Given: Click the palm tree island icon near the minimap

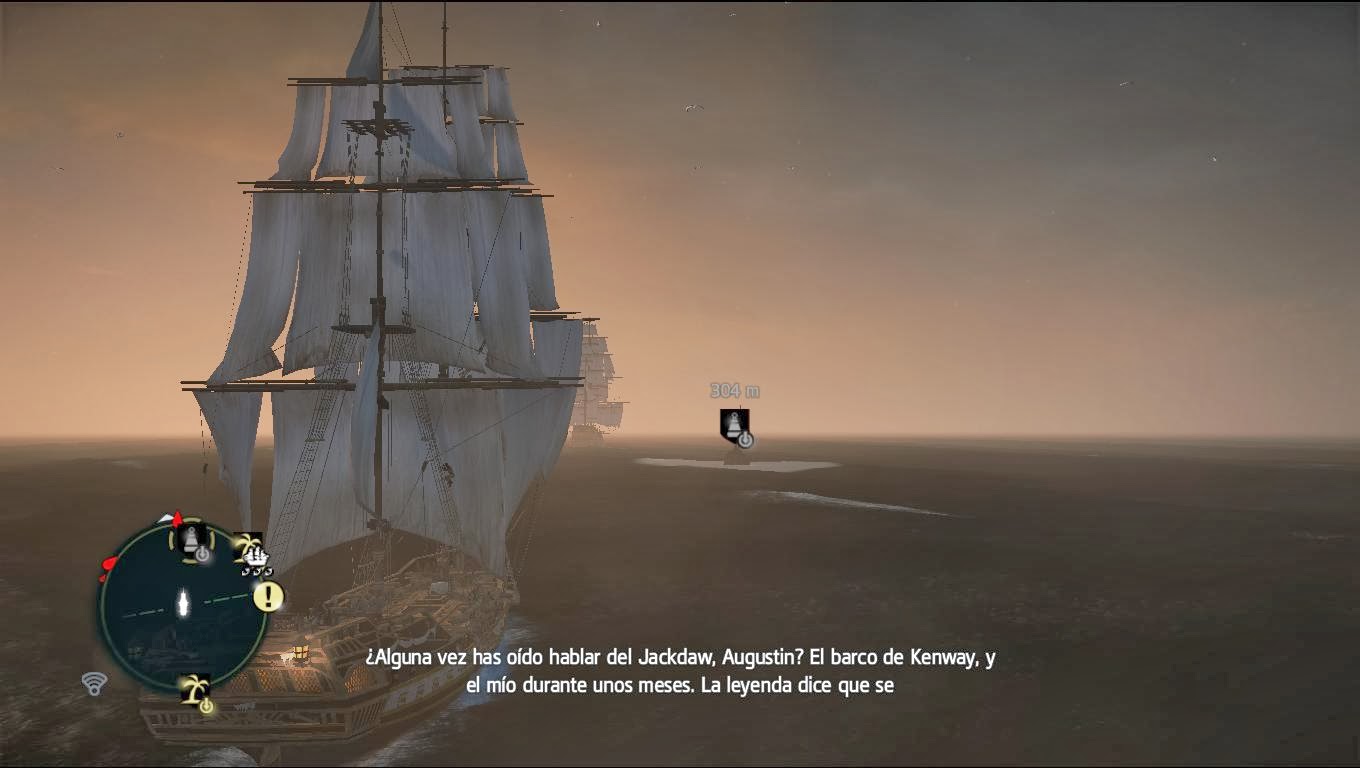Looking at the screenshot, I should 247,544.
